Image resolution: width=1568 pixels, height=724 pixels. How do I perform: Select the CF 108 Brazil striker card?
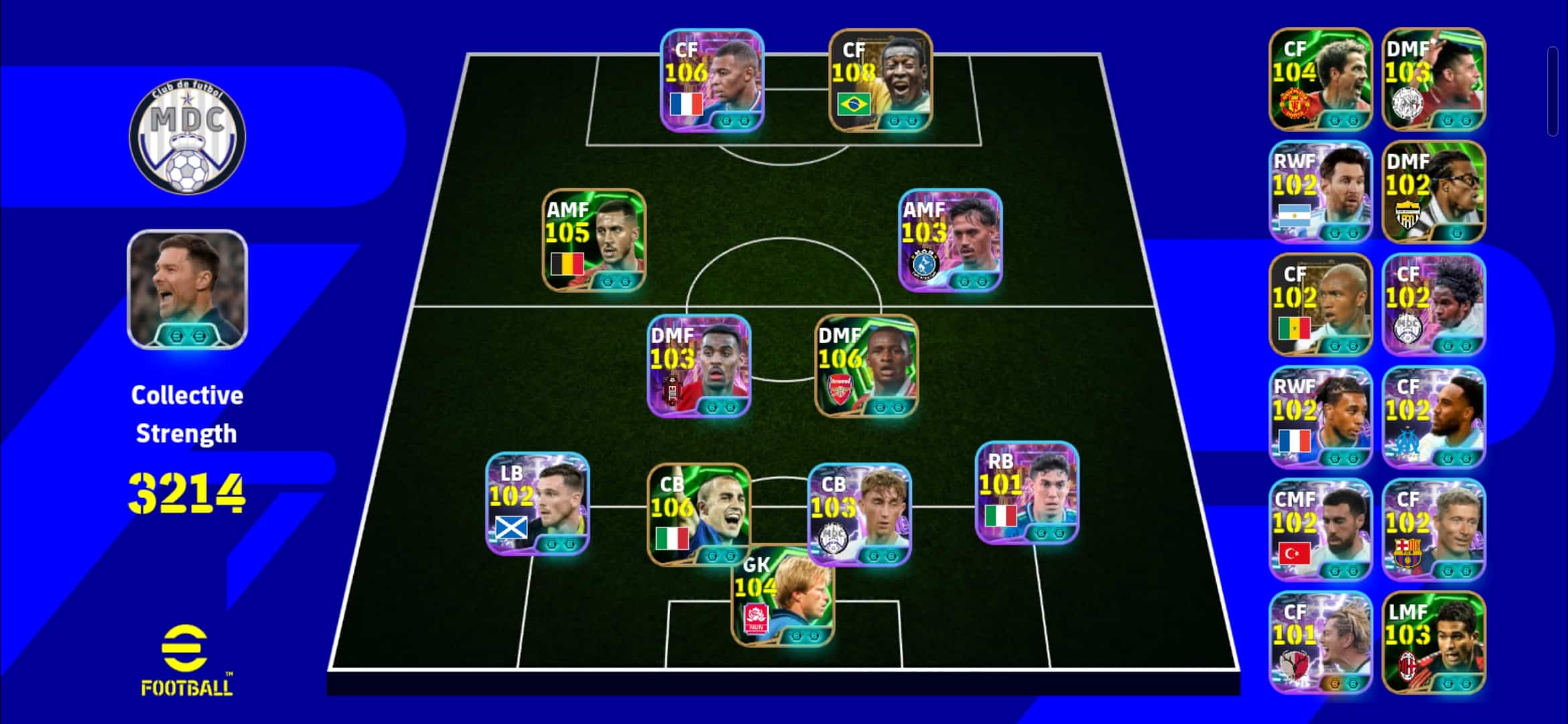(880, 80)
